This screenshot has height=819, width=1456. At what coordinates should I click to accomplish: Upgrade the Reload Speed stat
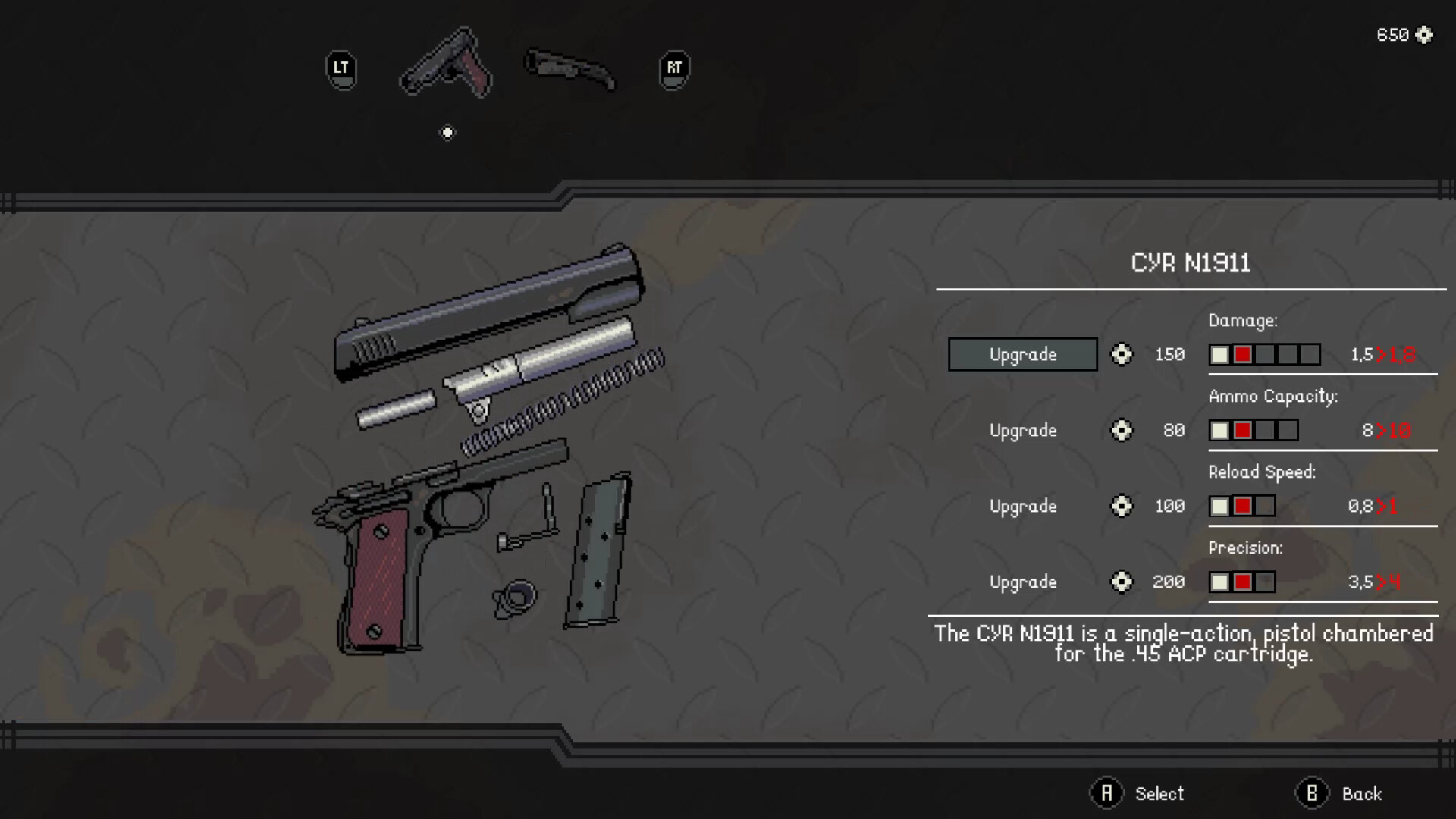pos(1022,506)
